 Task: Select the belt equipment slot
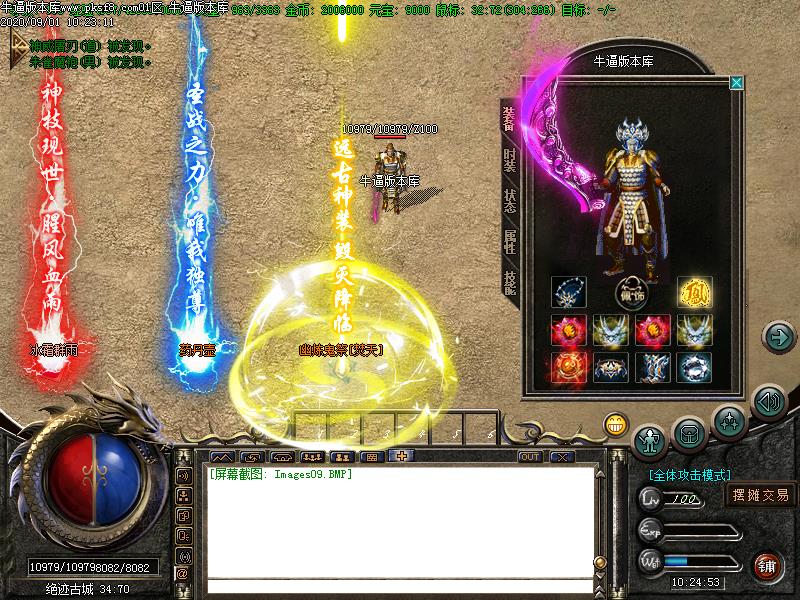610,367
